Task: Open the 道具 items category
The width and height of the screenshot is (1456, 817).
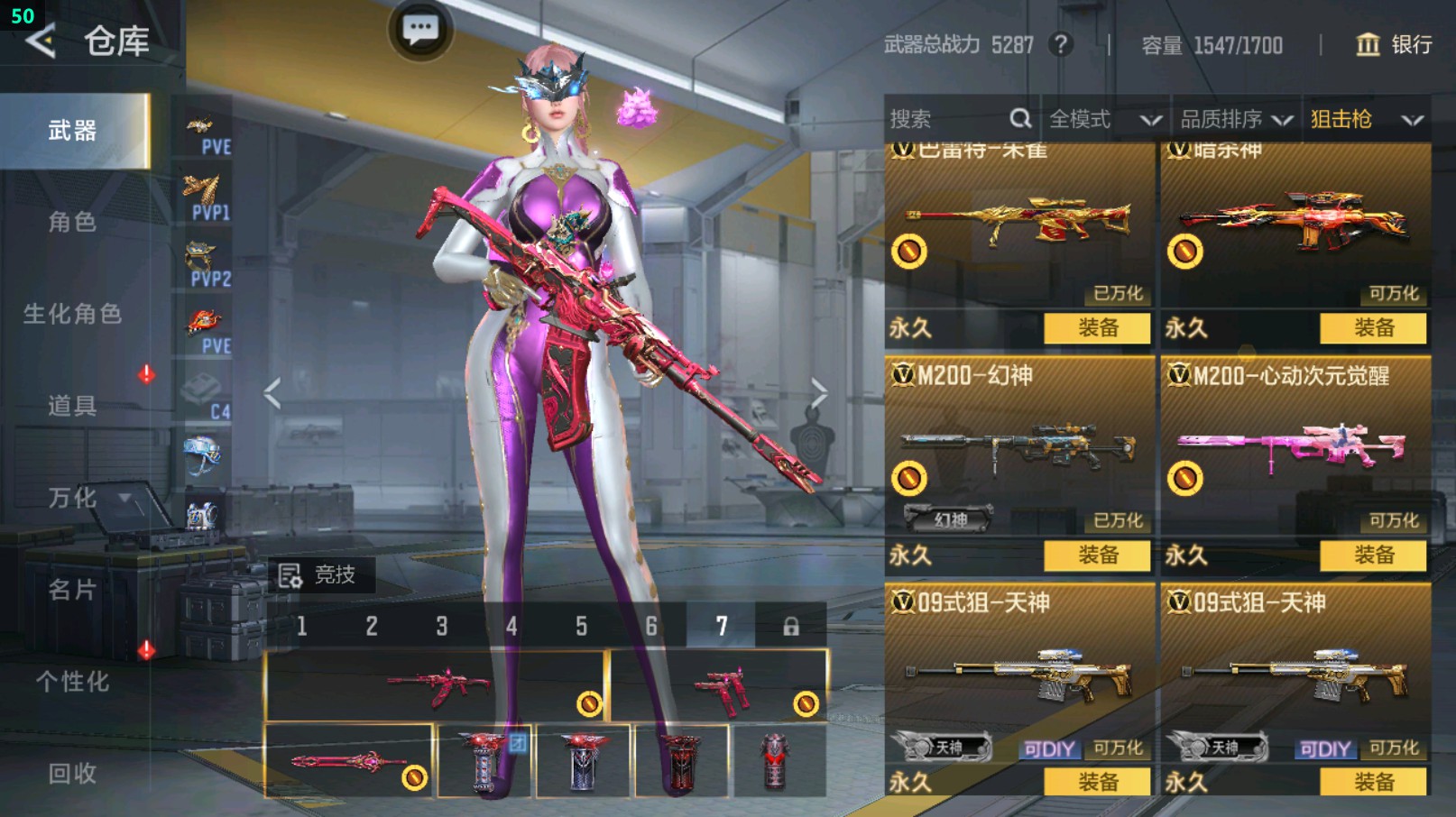Action: (73, 406)
